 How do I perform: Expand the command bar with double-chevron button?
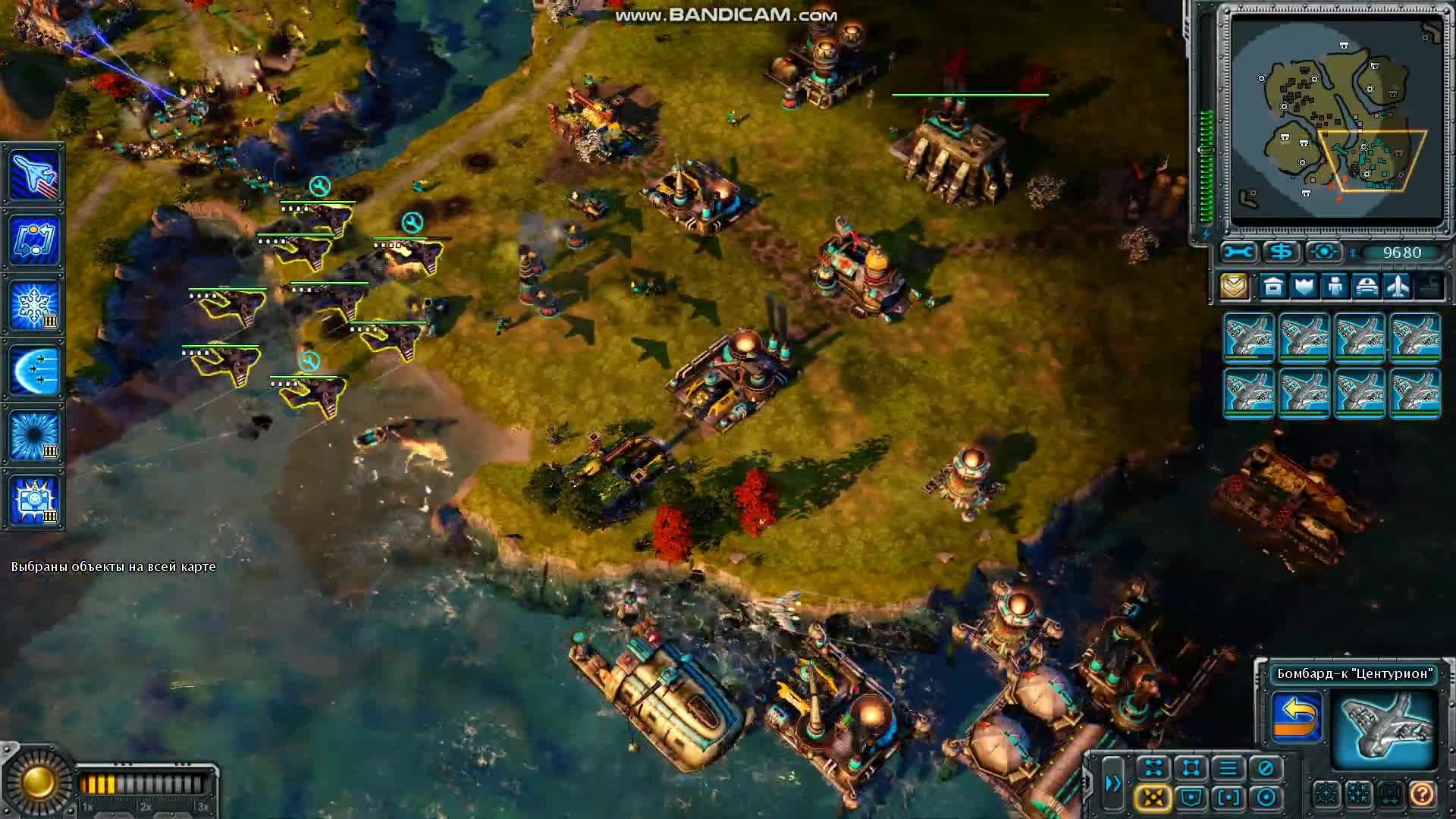point(1113,783)
